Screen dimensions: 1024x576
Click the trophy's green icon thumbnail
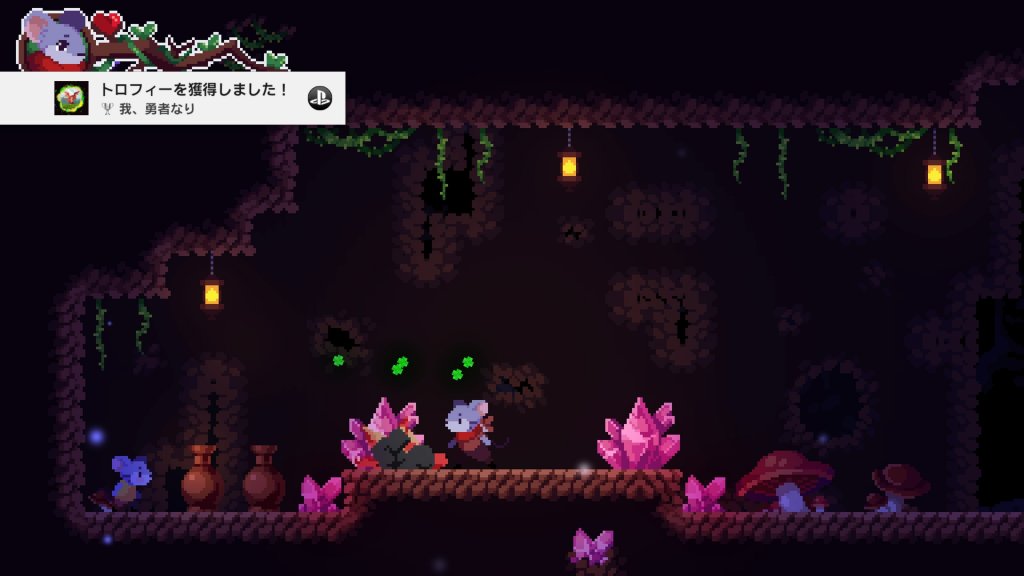click(69, 98)
